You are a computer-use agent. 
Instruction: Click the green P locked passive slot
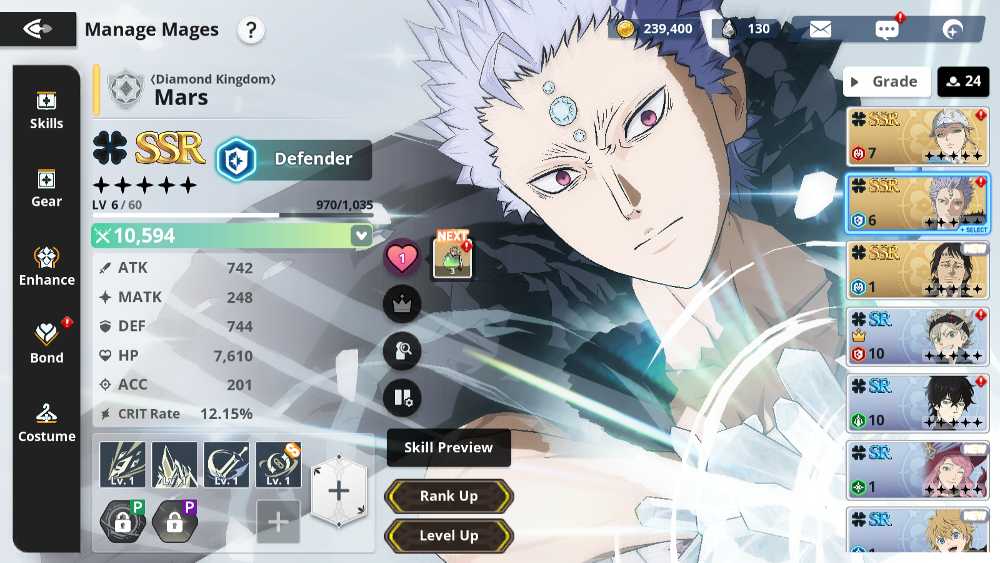[122, 521]
